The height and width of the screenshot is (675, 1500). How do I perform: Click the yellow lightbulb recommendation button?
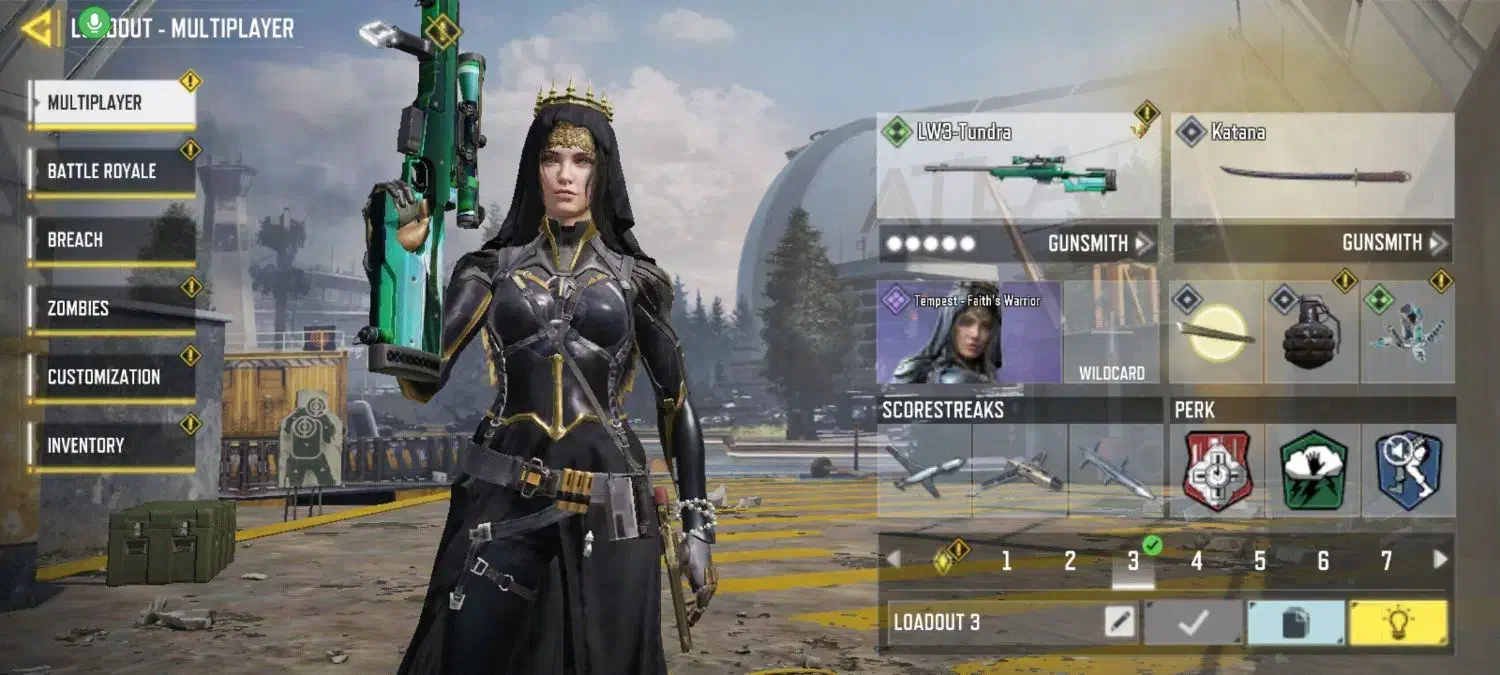[1397, 622]
